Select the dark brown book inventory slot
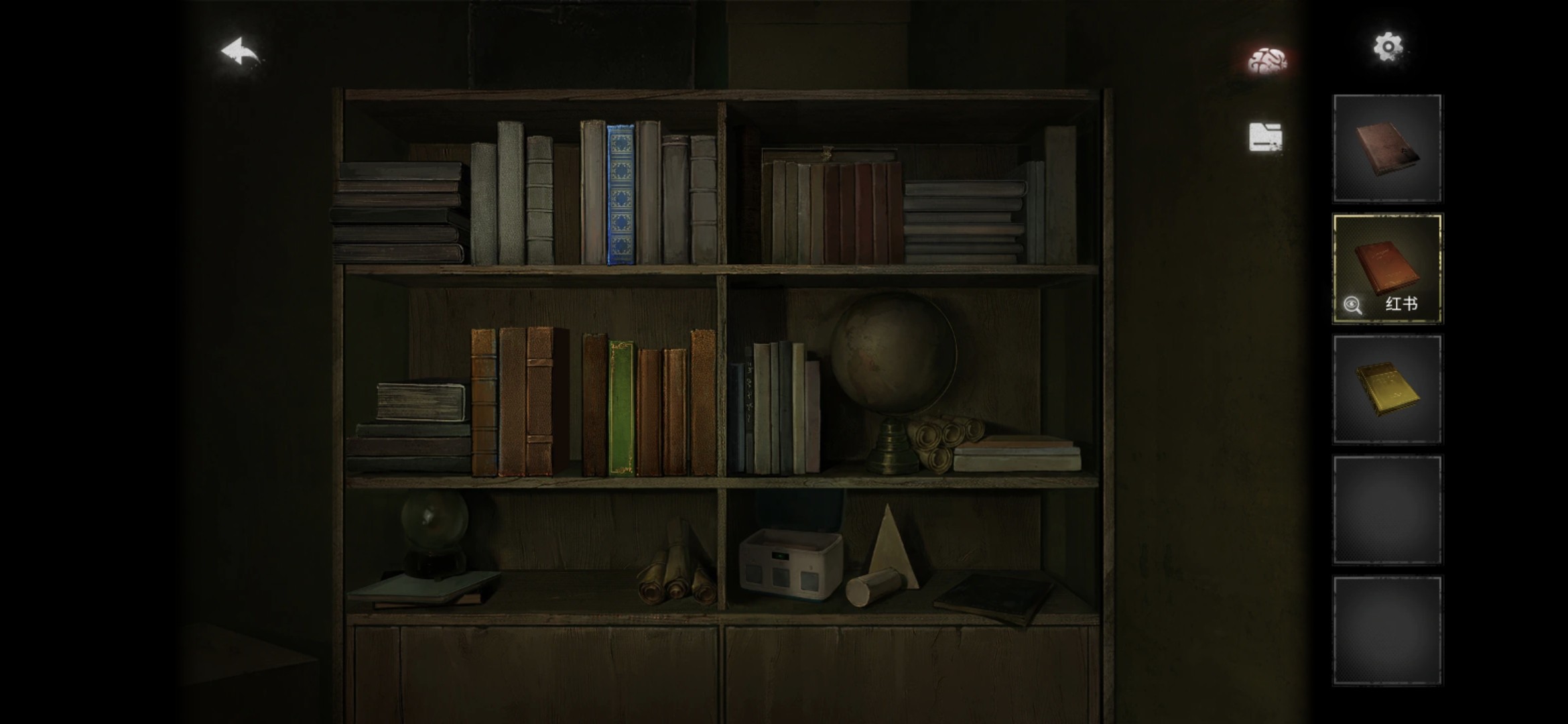Screen dimensions: 1568x724 [1387, 149]
